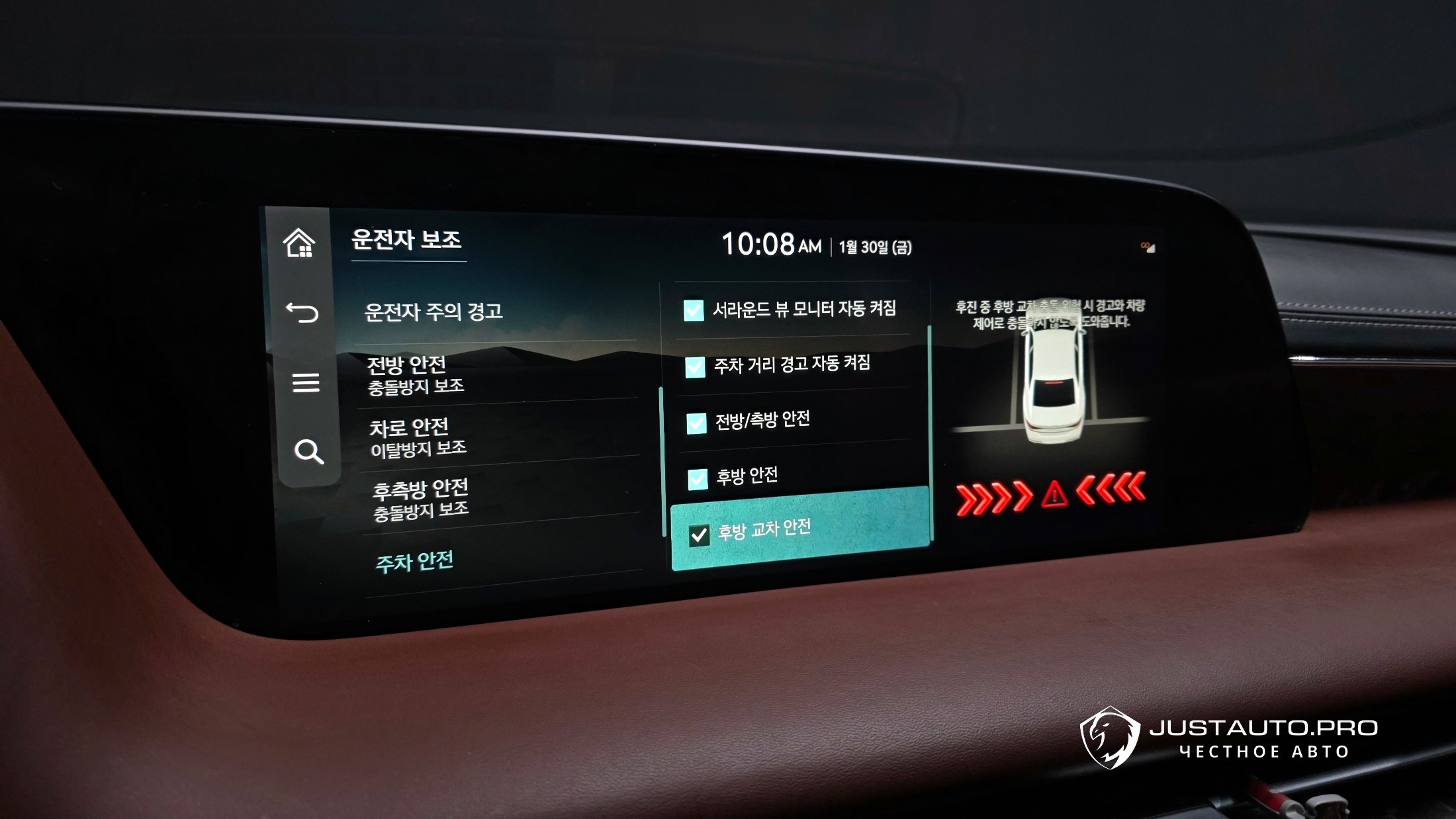Viewport: 1456px width, 819px height.
Task: Select the 운전자 주의 경고 menu entry
Action: pos(433,312)
